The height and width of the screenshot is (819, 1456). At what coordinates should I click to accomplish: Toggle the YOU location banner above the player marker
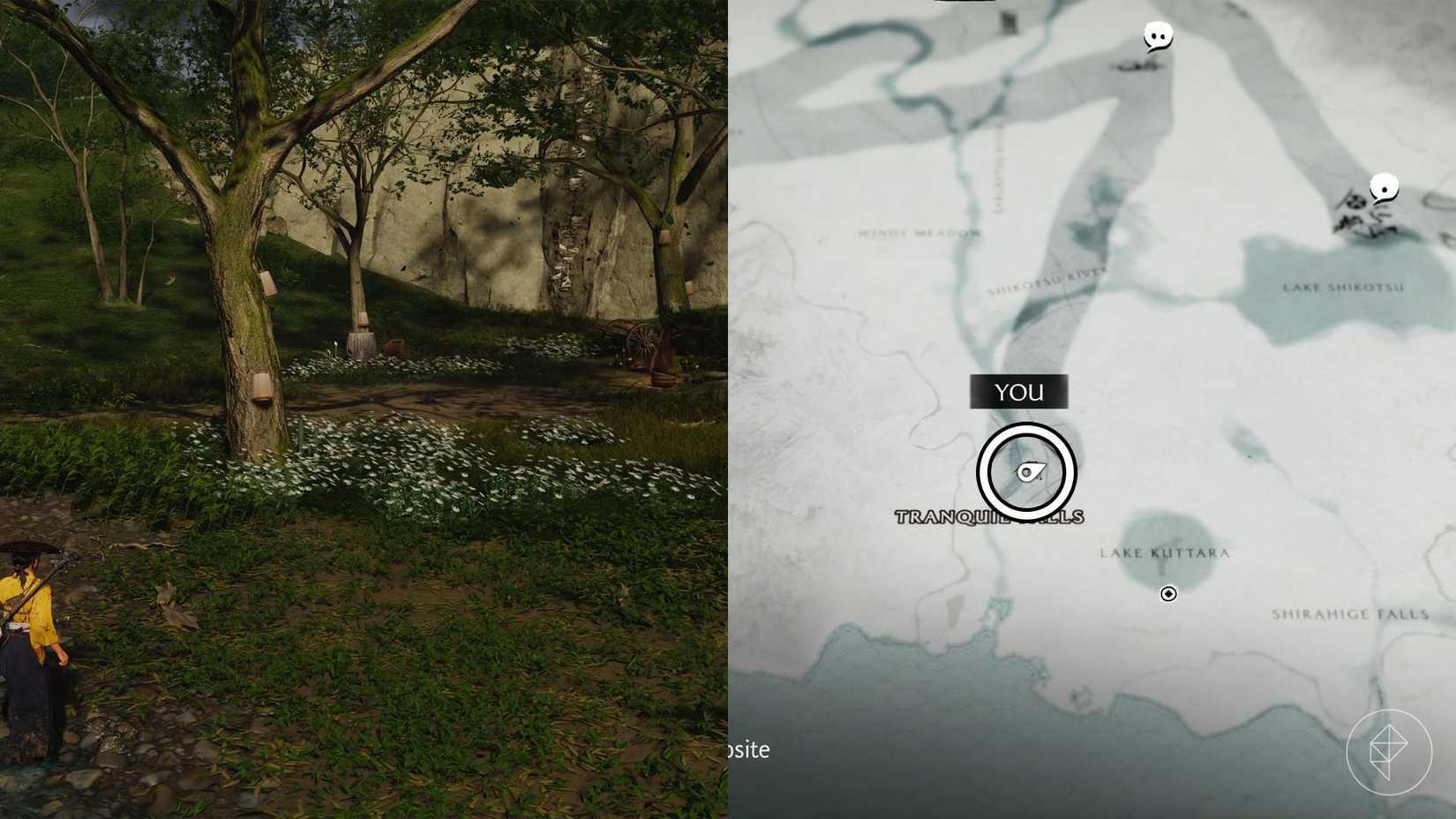coord(1018,392)
